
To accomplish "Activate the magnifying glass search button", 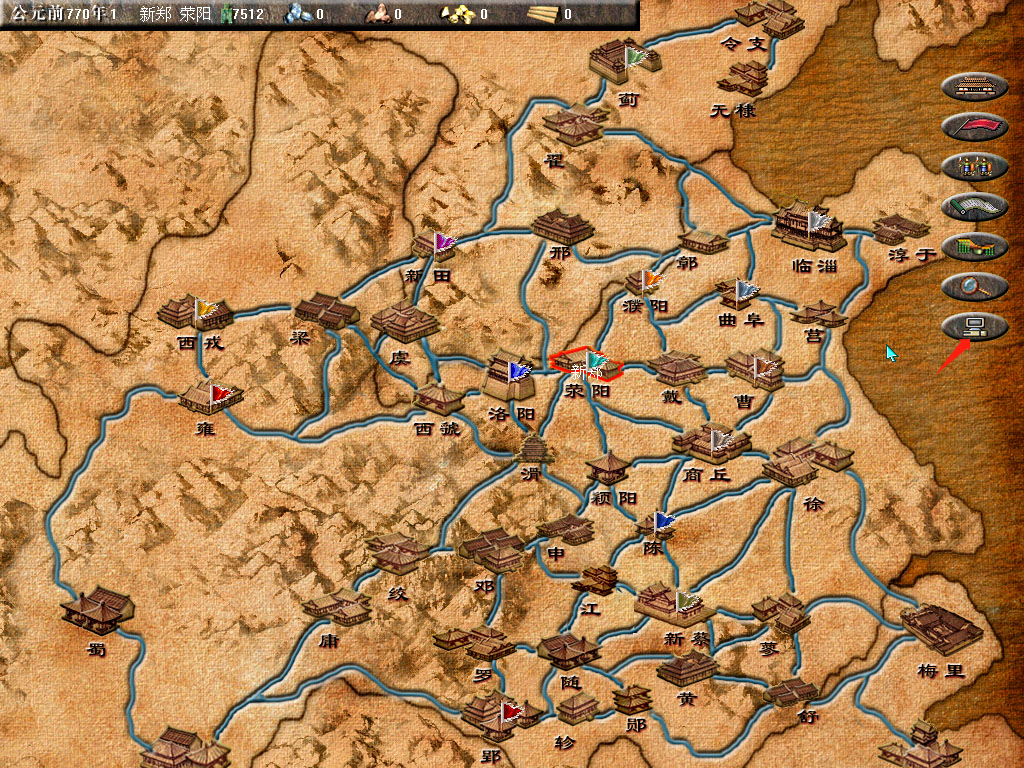I will coord(974,286).
